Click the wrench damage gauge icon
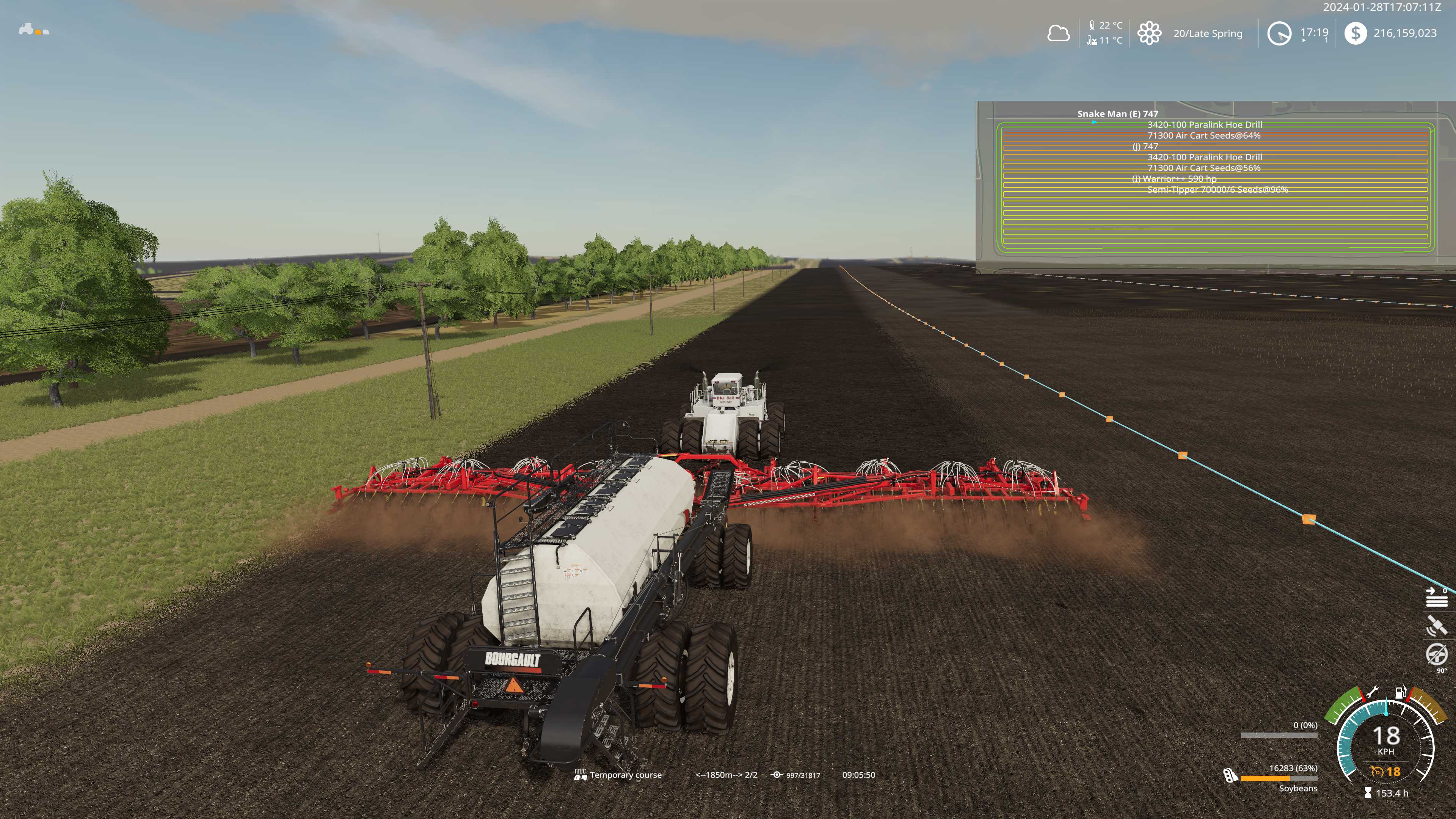This screenshot has width=1456, height=819. tap(1372, 692)
